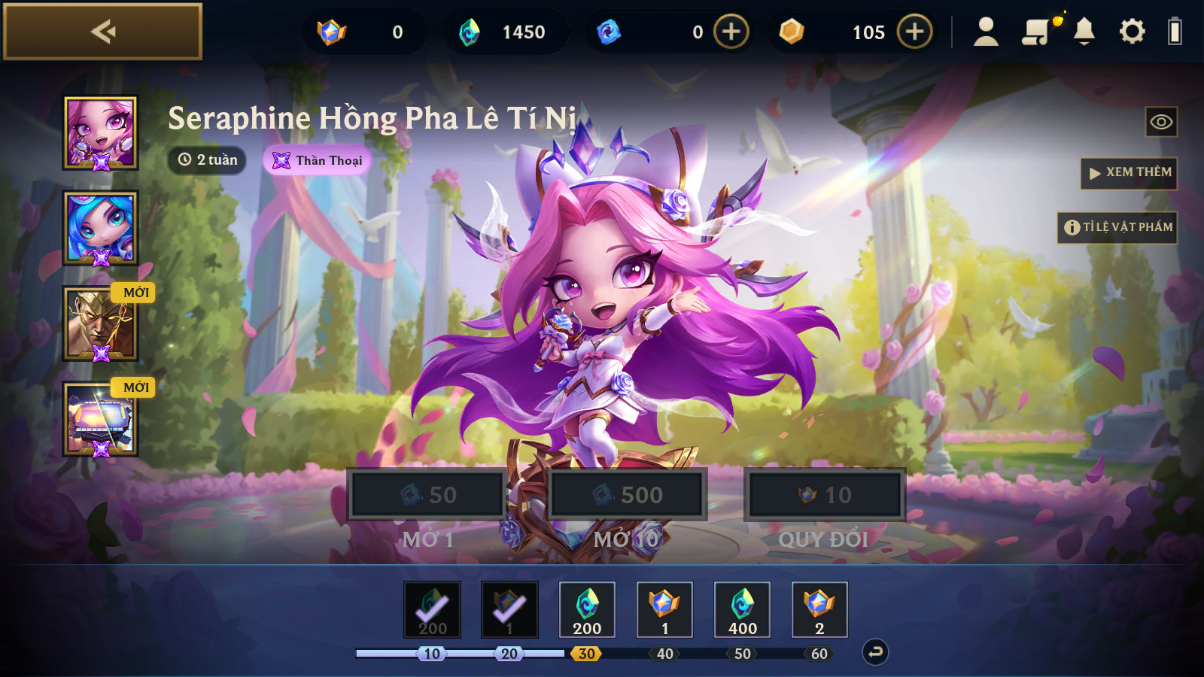1204x677 pixels.
Task: Open the settings gear
Action: (x=1132, y=32)
